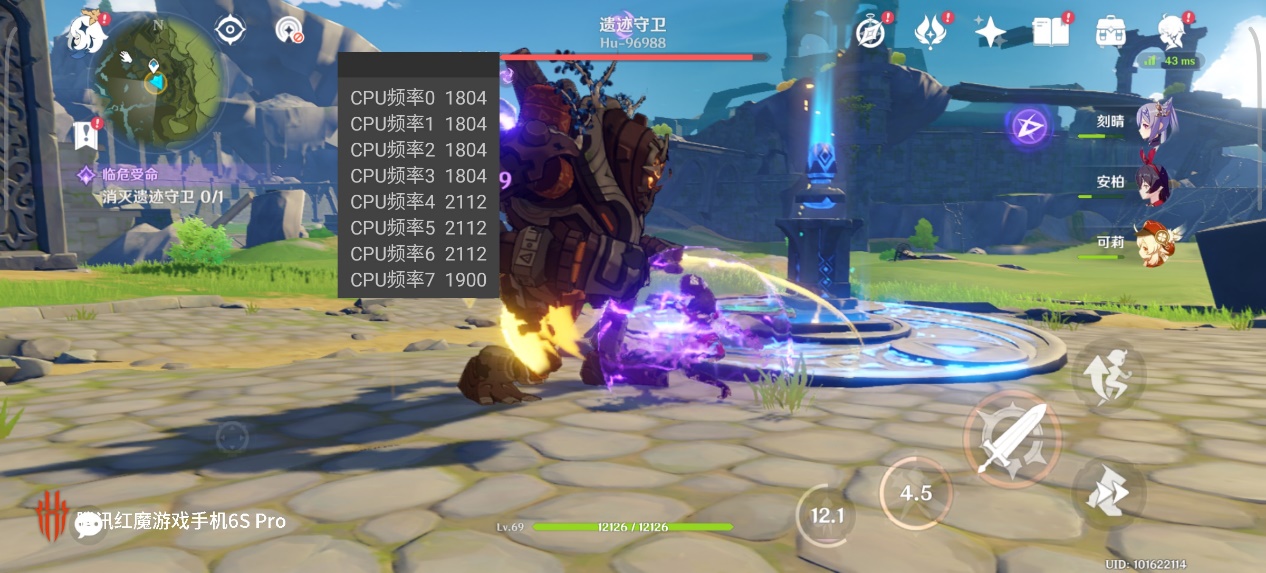1266x573 pixels.
Task: Open the backpack inventory
Action: tap(1111, 32)
